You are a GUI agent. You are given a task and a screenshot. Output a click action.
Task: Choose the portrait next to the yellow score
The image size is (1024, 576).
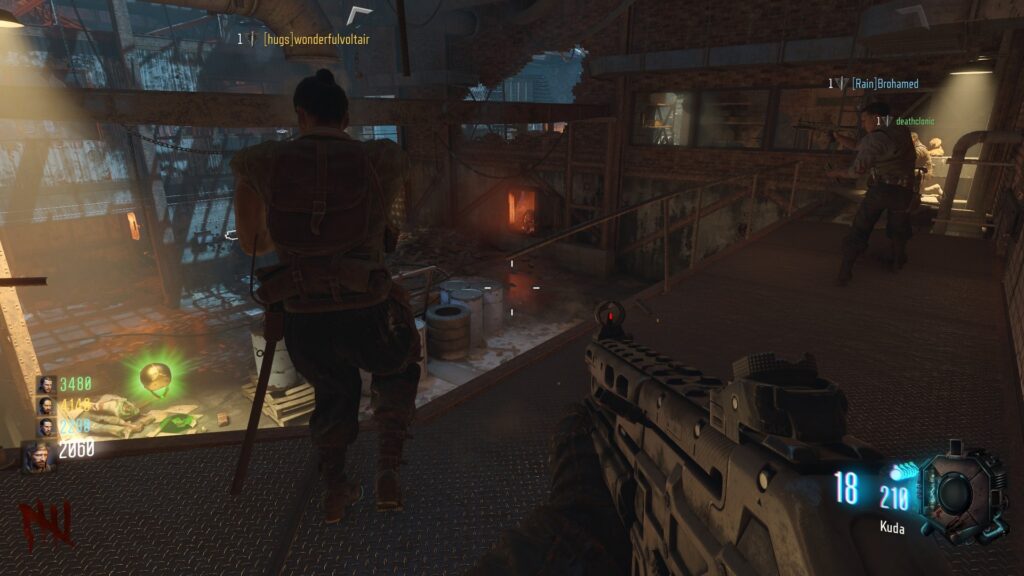(46, 405)
